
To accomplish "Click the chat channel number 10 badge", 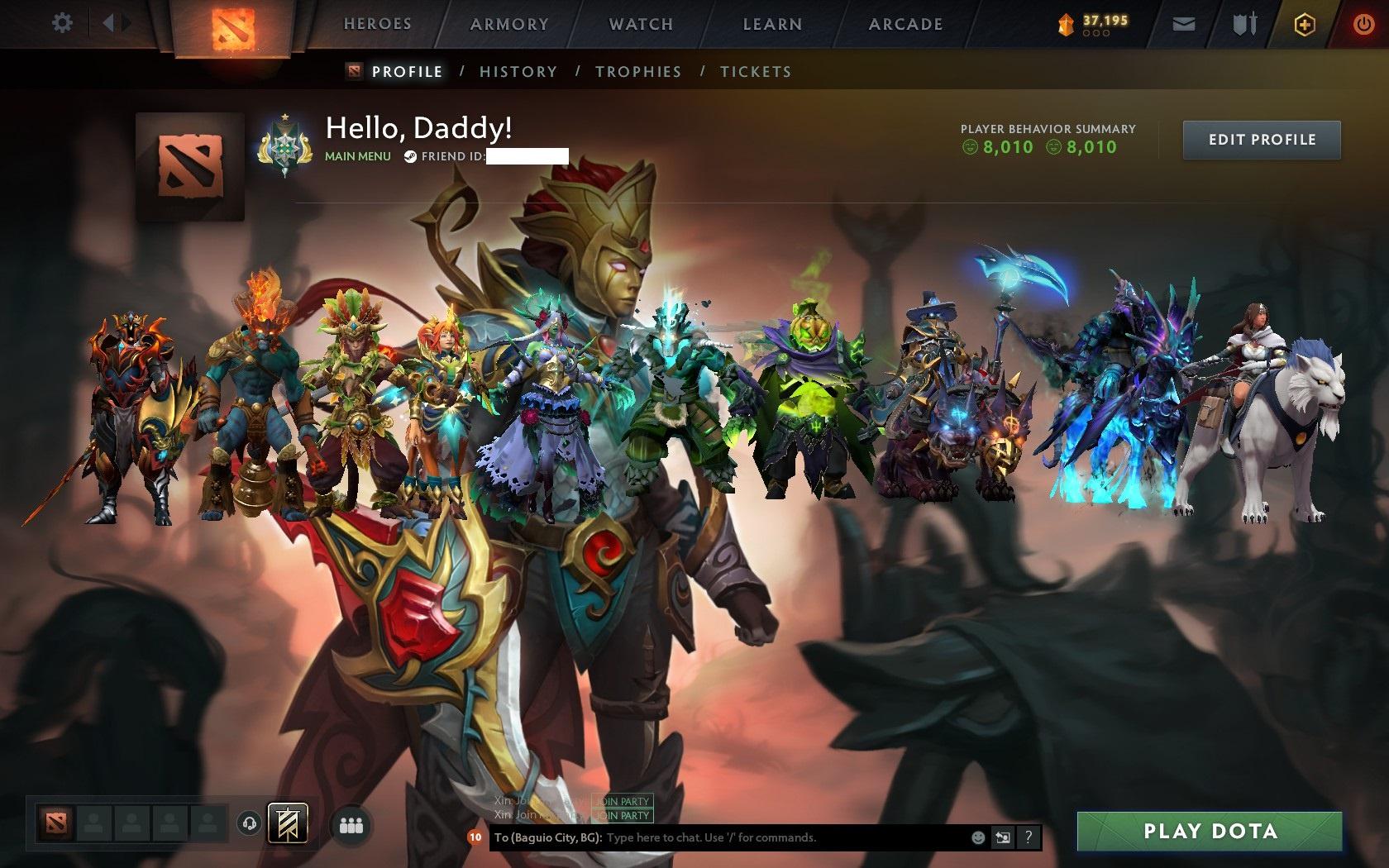I will click(475, 837).
